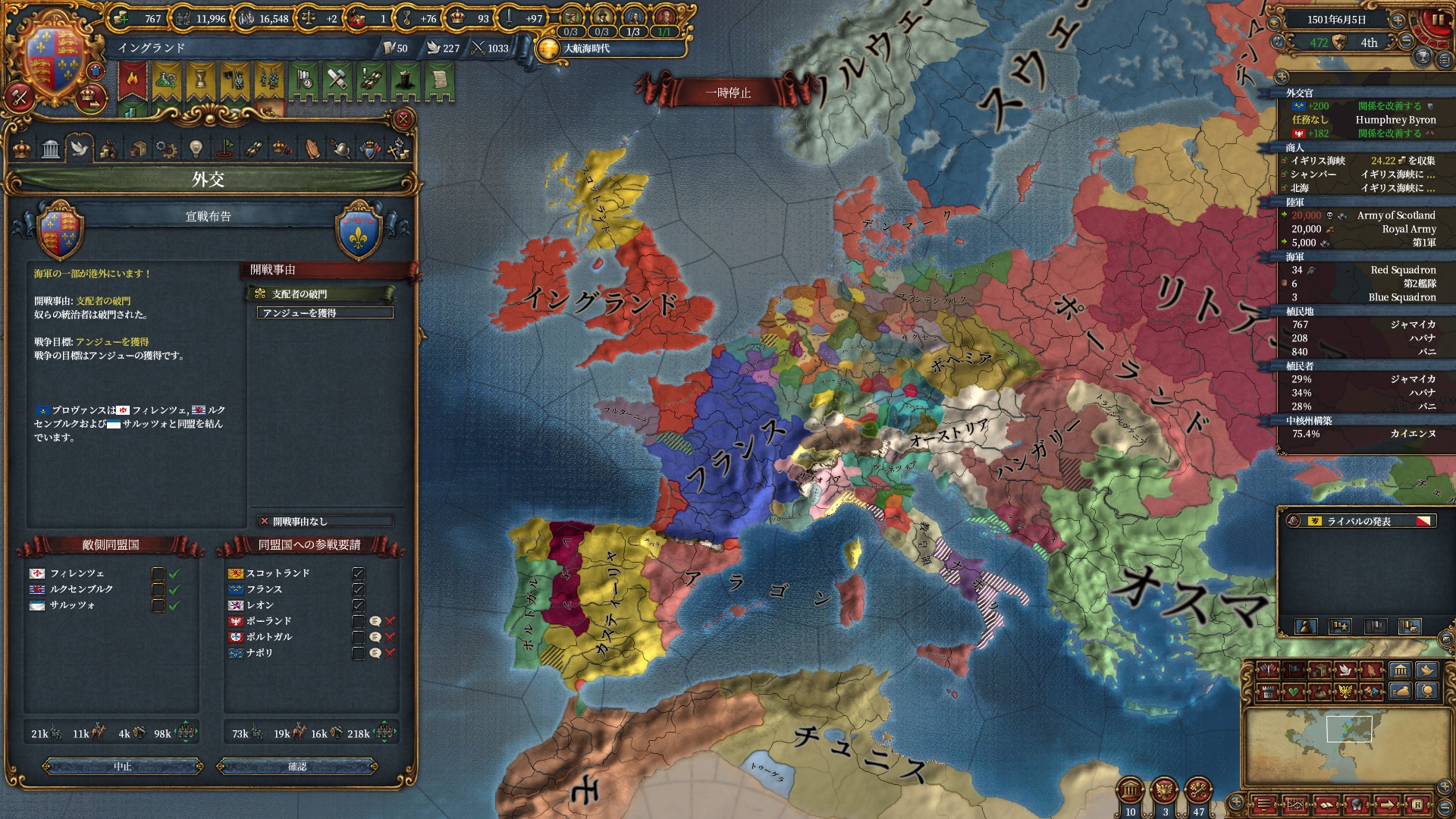Choose the 開戦事由なし option

pyautogui.click(x=325, y=521)
